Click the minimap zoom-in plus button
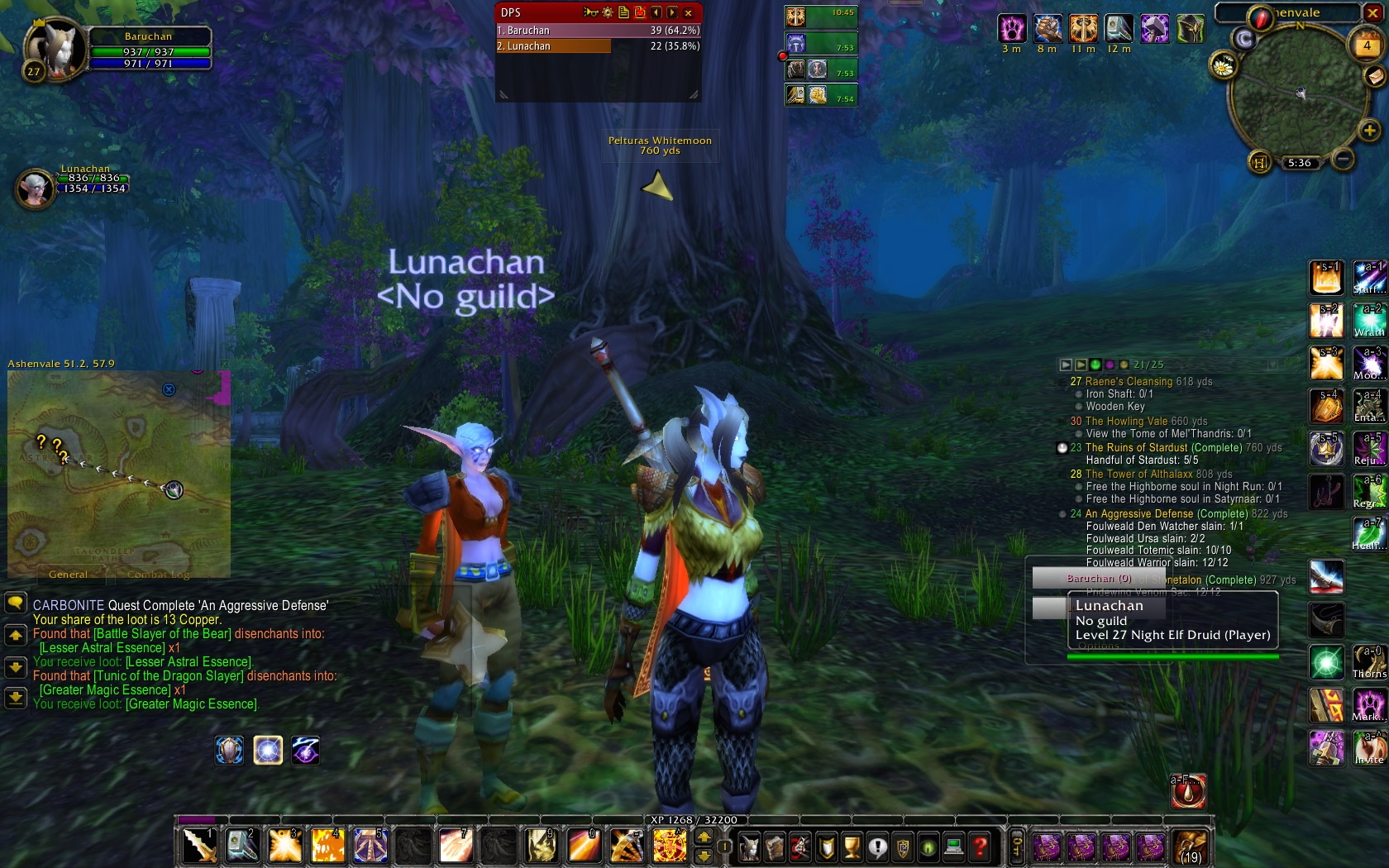 1369,131
